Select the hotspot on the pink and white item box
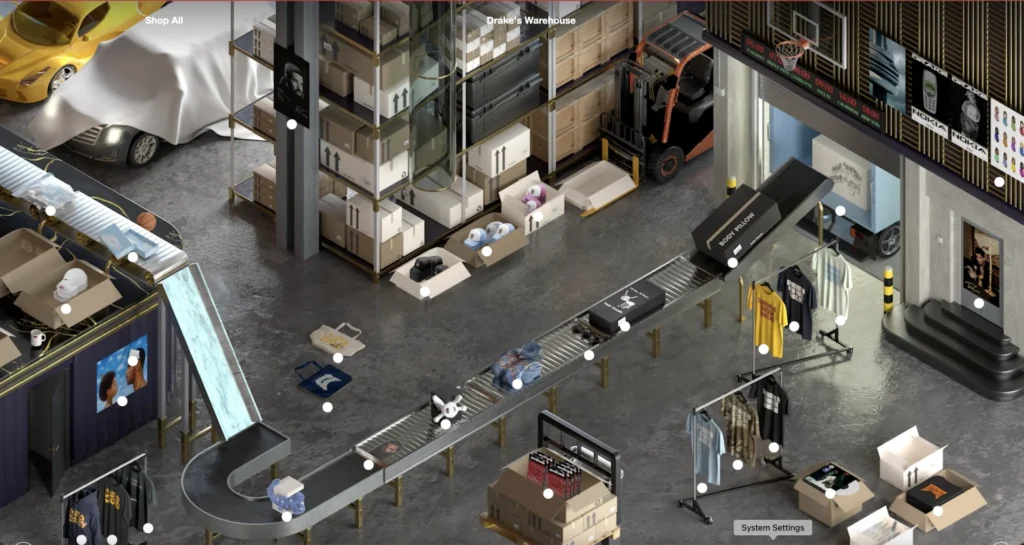 [x=538, y=217]
